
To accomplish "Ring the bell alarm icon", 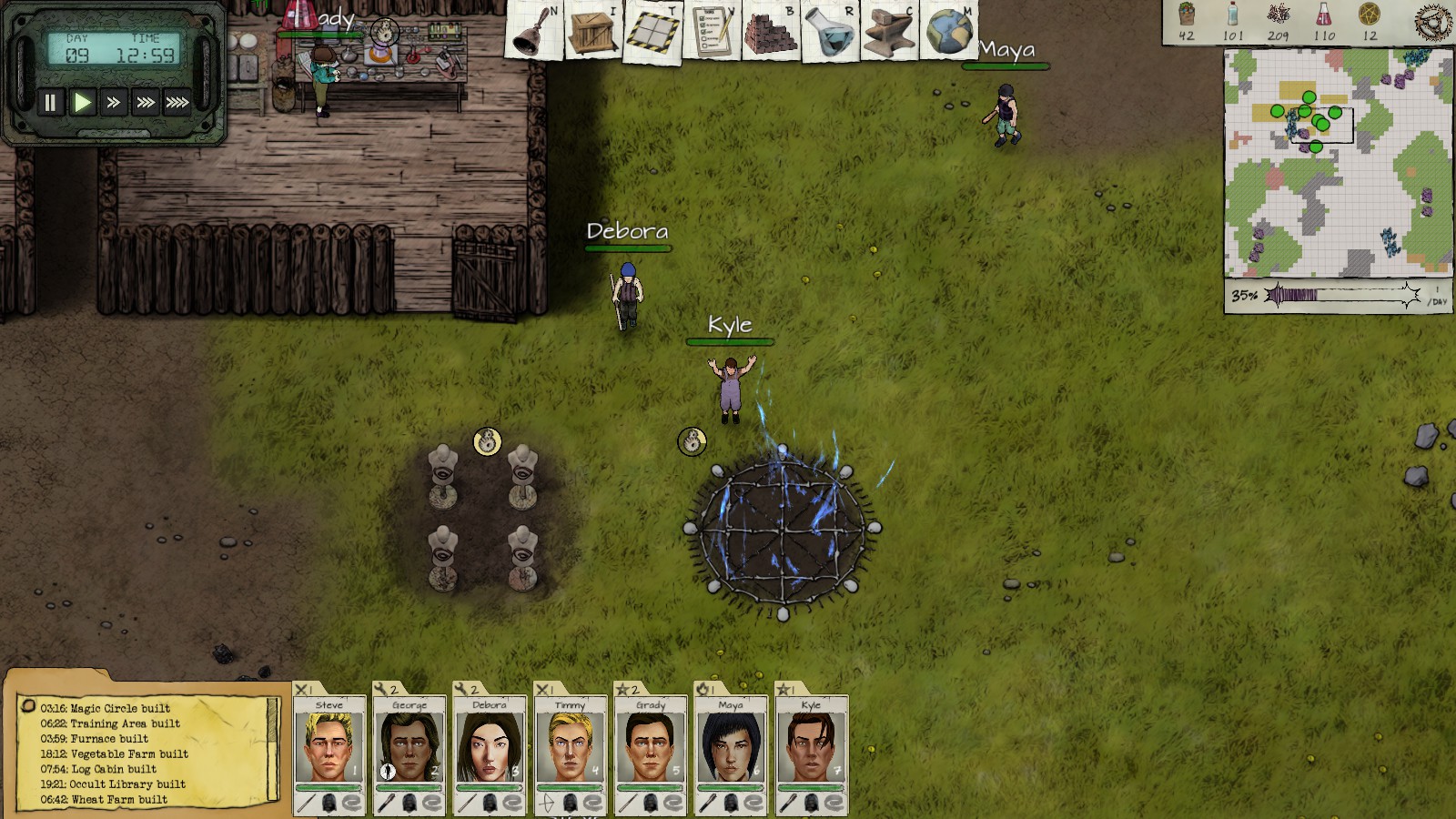I will click(x=534, y=32).
